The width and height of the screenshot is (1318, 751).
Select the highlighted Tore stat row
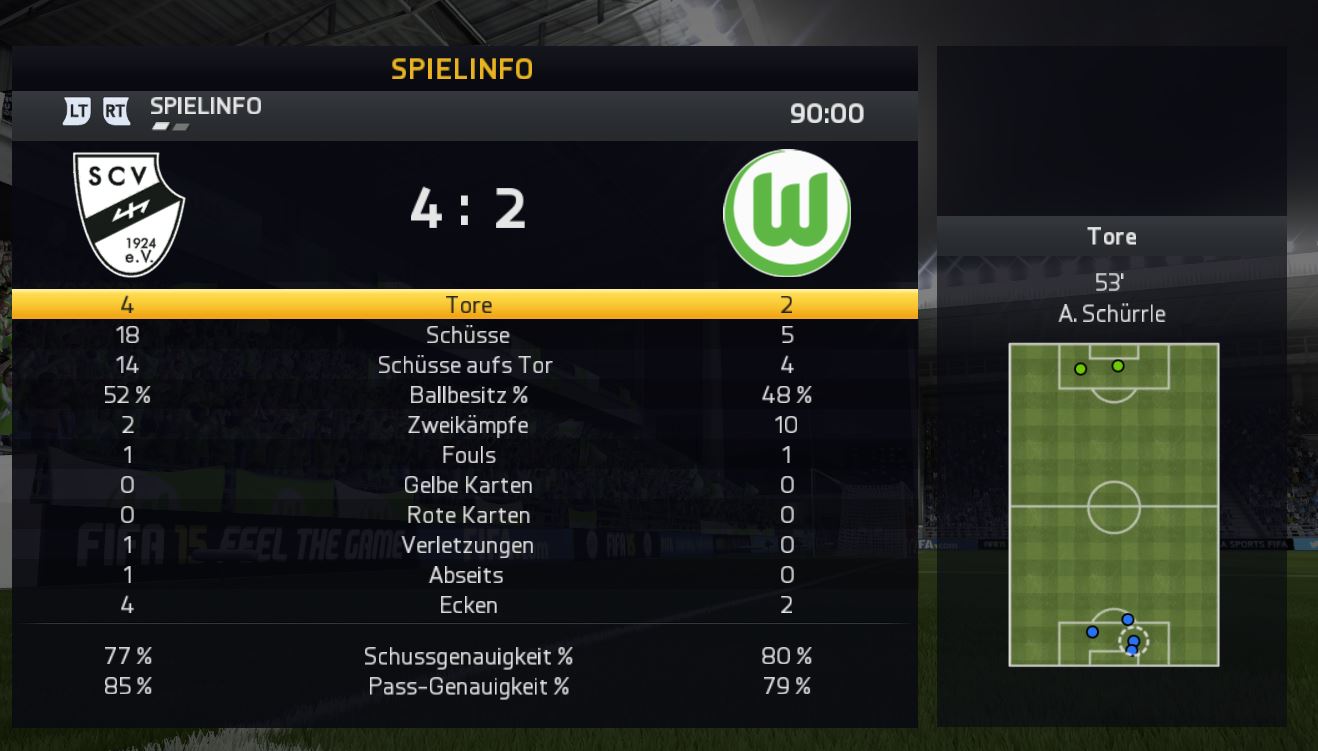pyautogui.click(x=466, y=305)
